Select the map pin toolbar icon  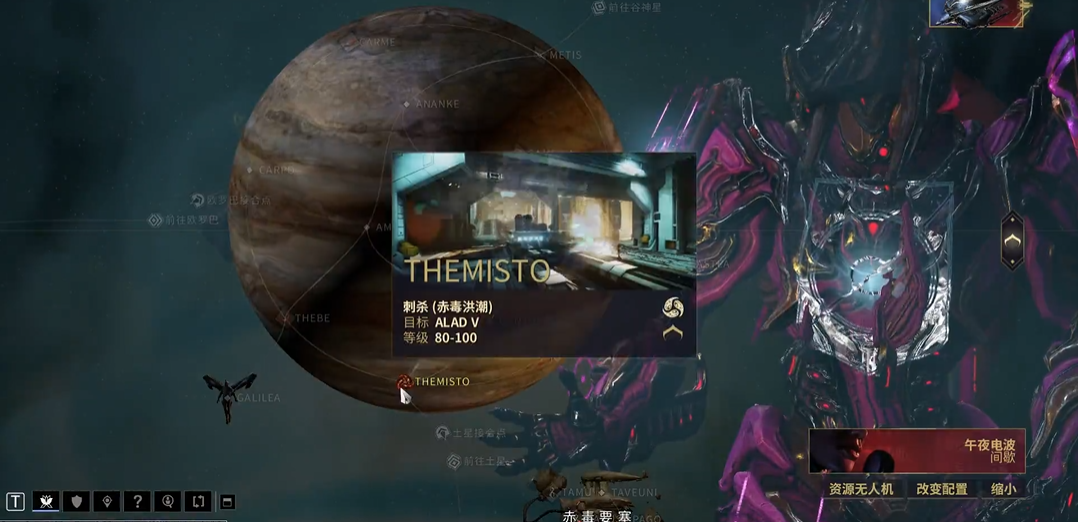(107, 501)
